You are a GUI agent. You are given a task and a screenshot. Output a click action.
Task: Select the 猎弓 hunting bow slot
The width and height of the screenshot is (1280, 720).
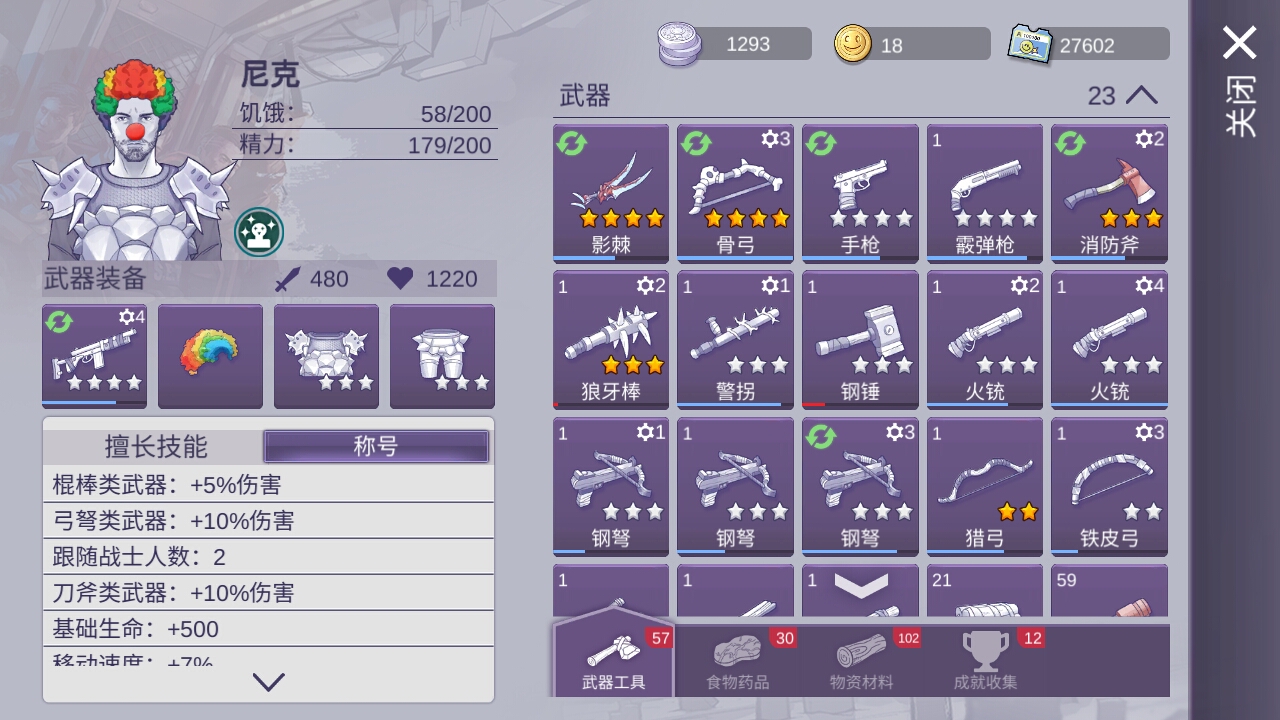click(984, 486)
